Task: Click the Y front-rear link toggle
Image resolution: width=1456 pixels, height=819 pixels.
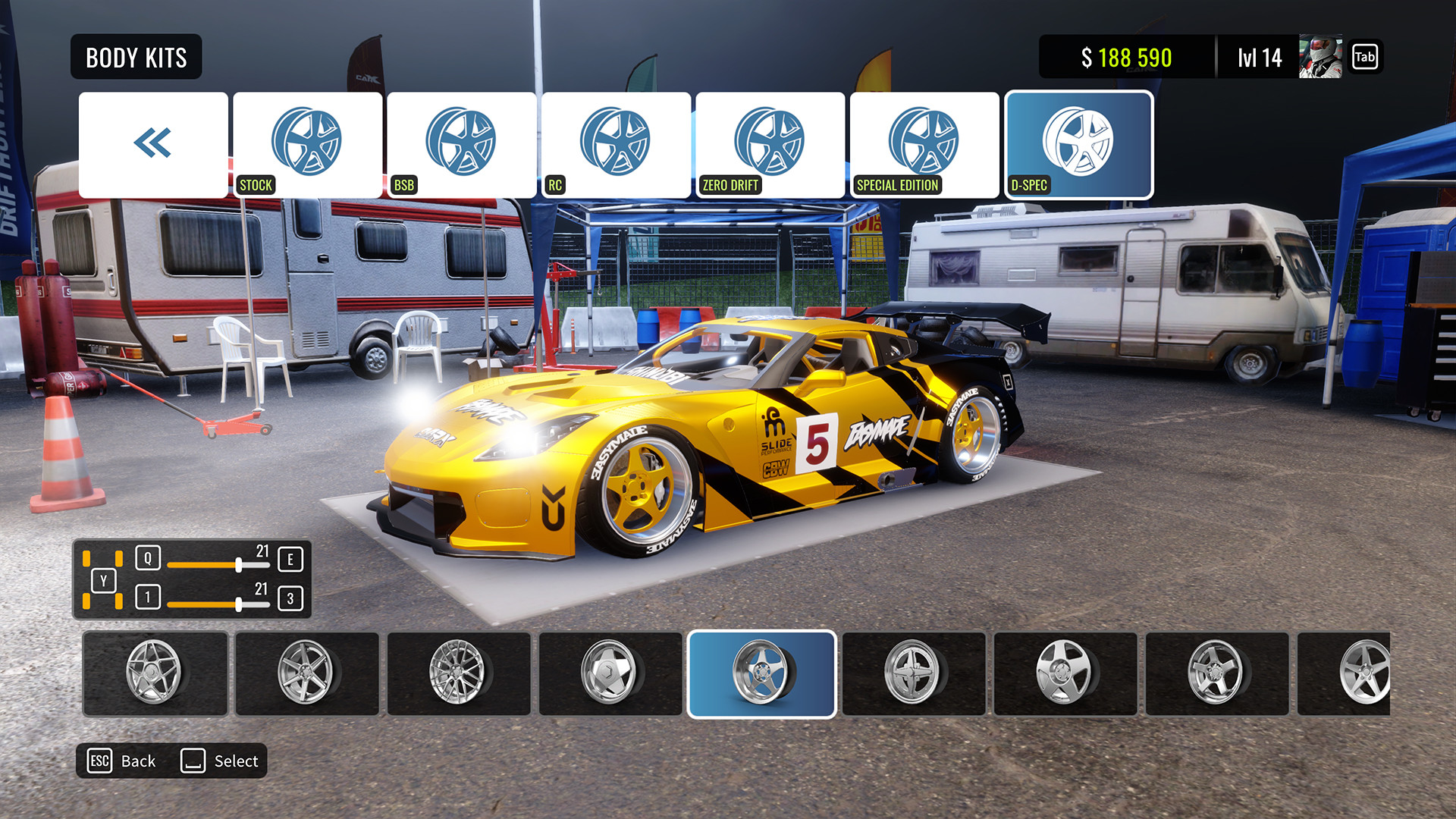Action: pos(105,582)
